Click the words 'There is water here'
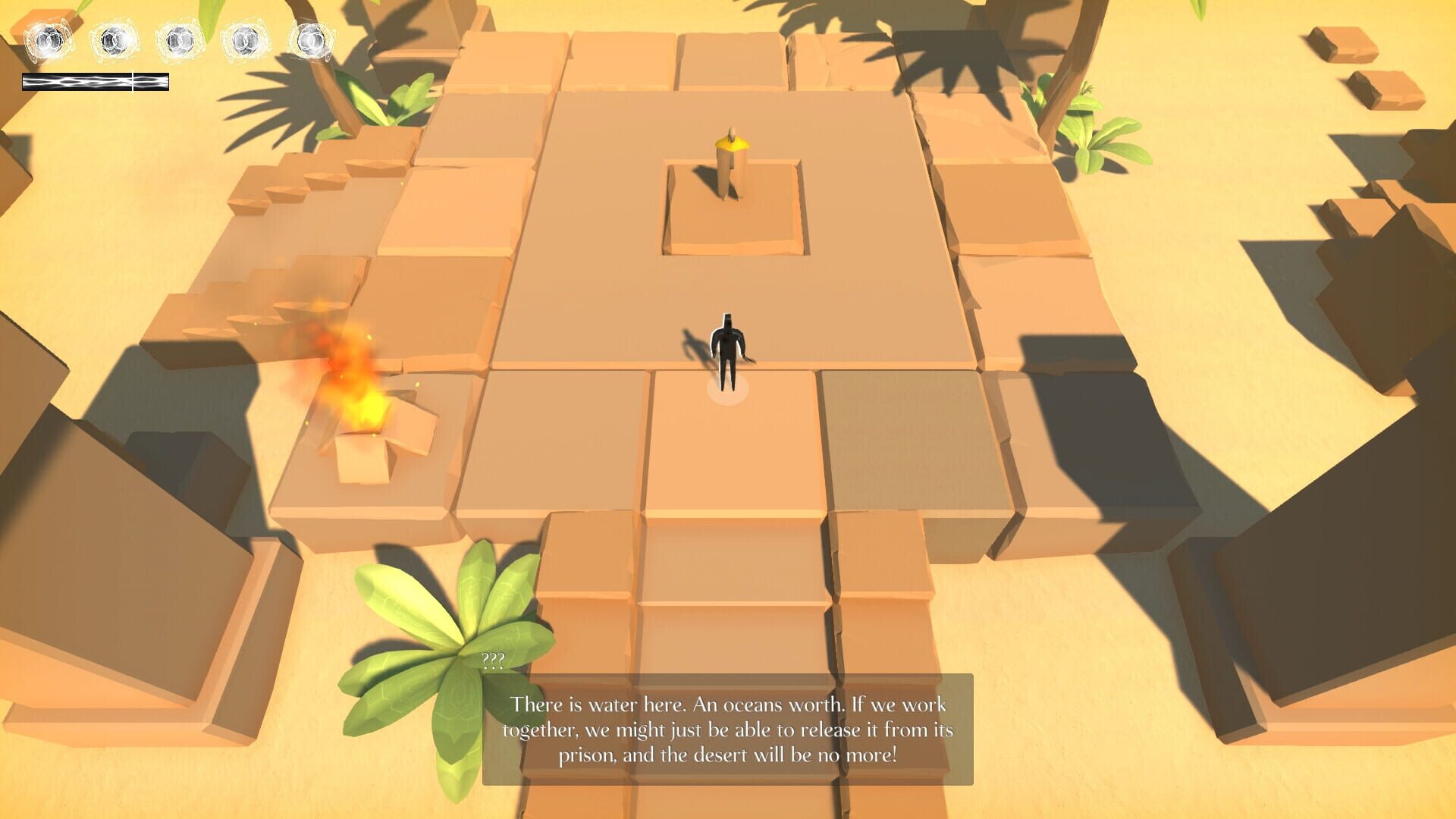The width and height of the screenshot is (1456, 819). click(x=597, y=704)
